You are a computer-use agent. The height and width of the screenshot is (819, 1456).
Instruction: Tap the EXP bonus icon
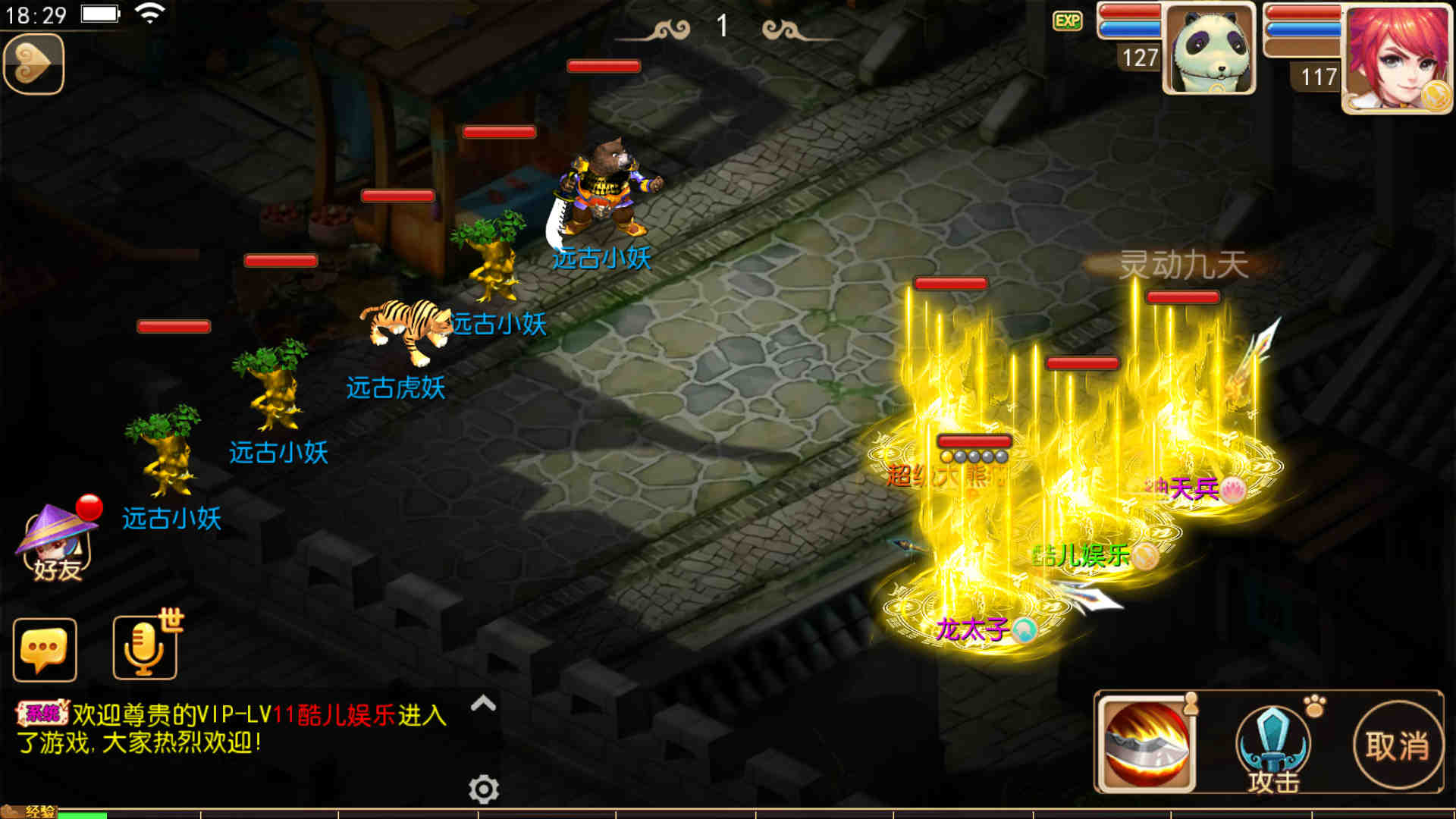[x=1068, y=21]
